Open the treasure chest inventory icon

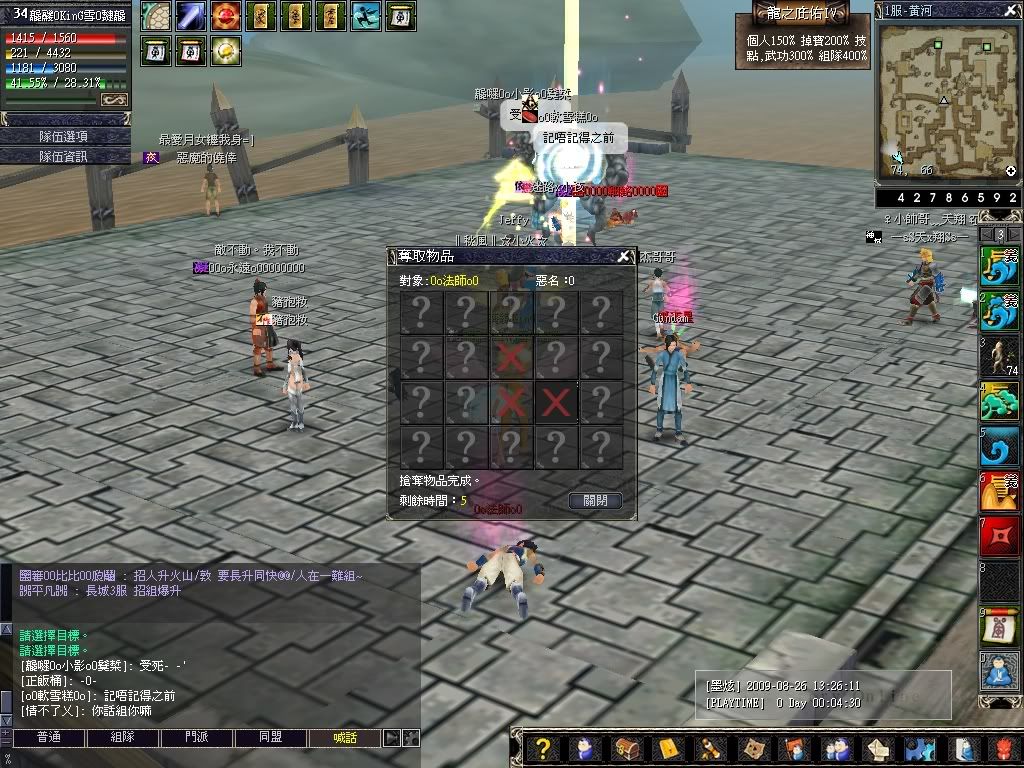coord(627,749)
